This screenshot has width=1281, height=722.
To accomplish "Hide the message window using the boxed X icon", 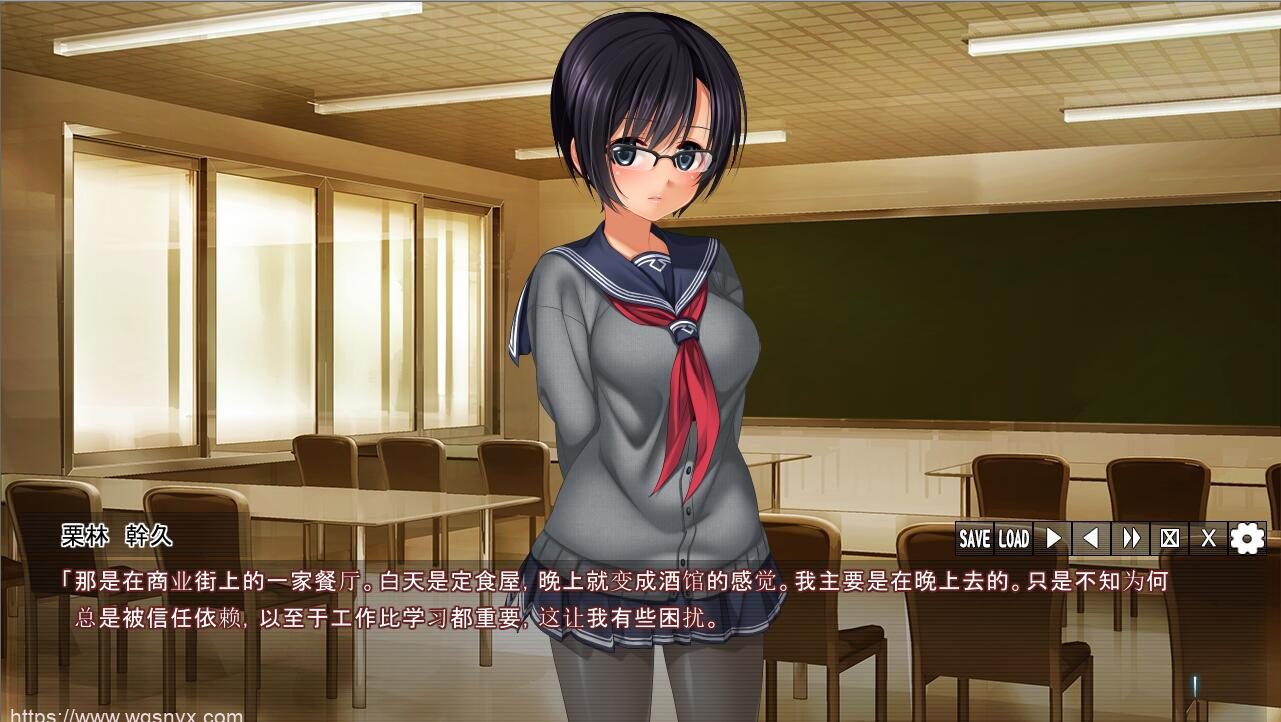I will [1169, 538].
